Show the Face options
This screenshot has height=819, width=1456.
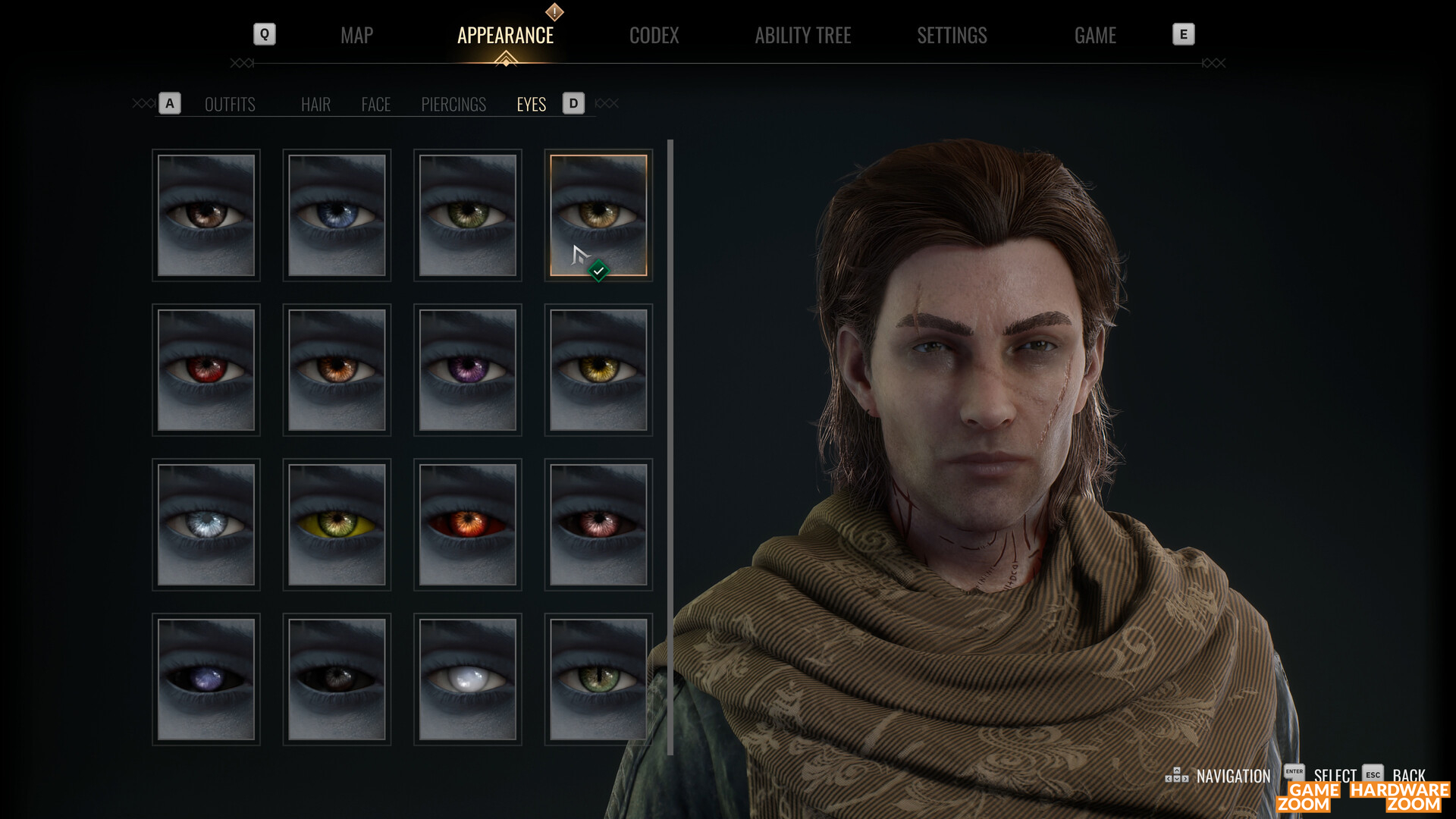(x=375, y=105)
